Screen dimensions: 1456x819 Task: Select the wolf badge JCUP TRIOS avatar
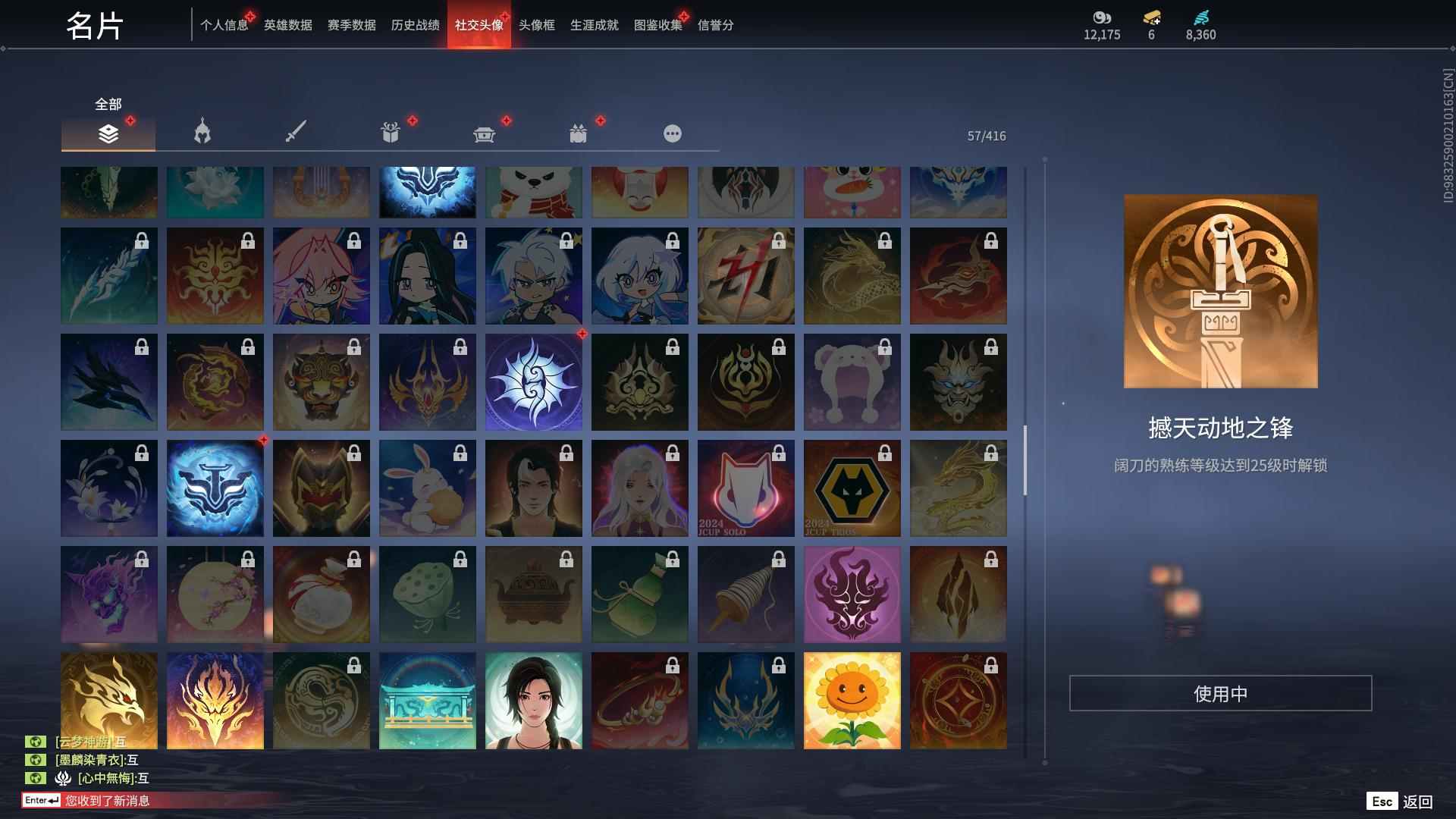[852, 488]
